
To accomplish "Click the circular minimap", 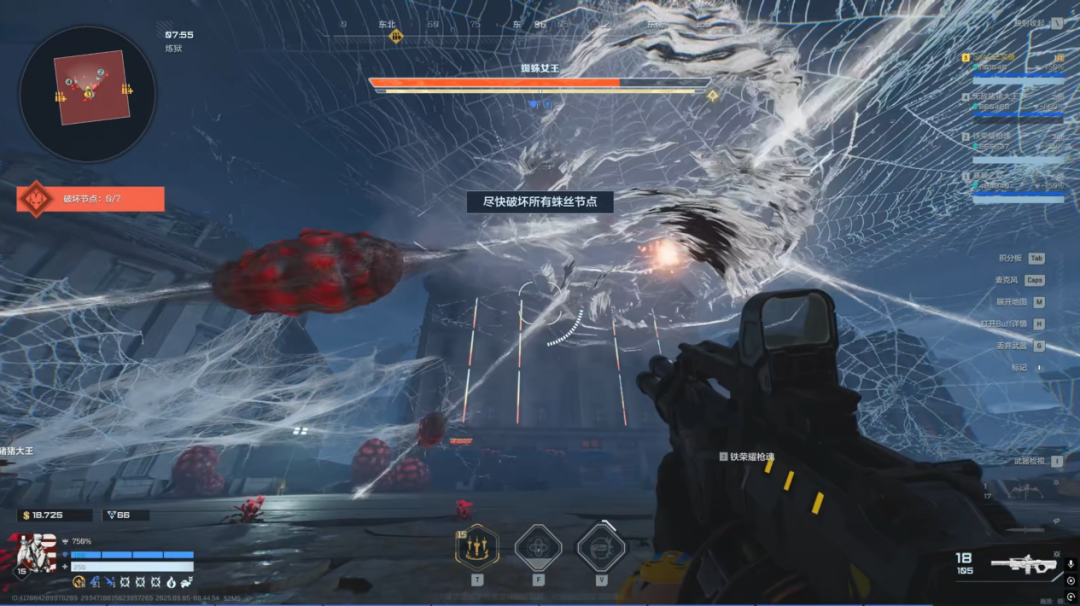I will [87, 89].
